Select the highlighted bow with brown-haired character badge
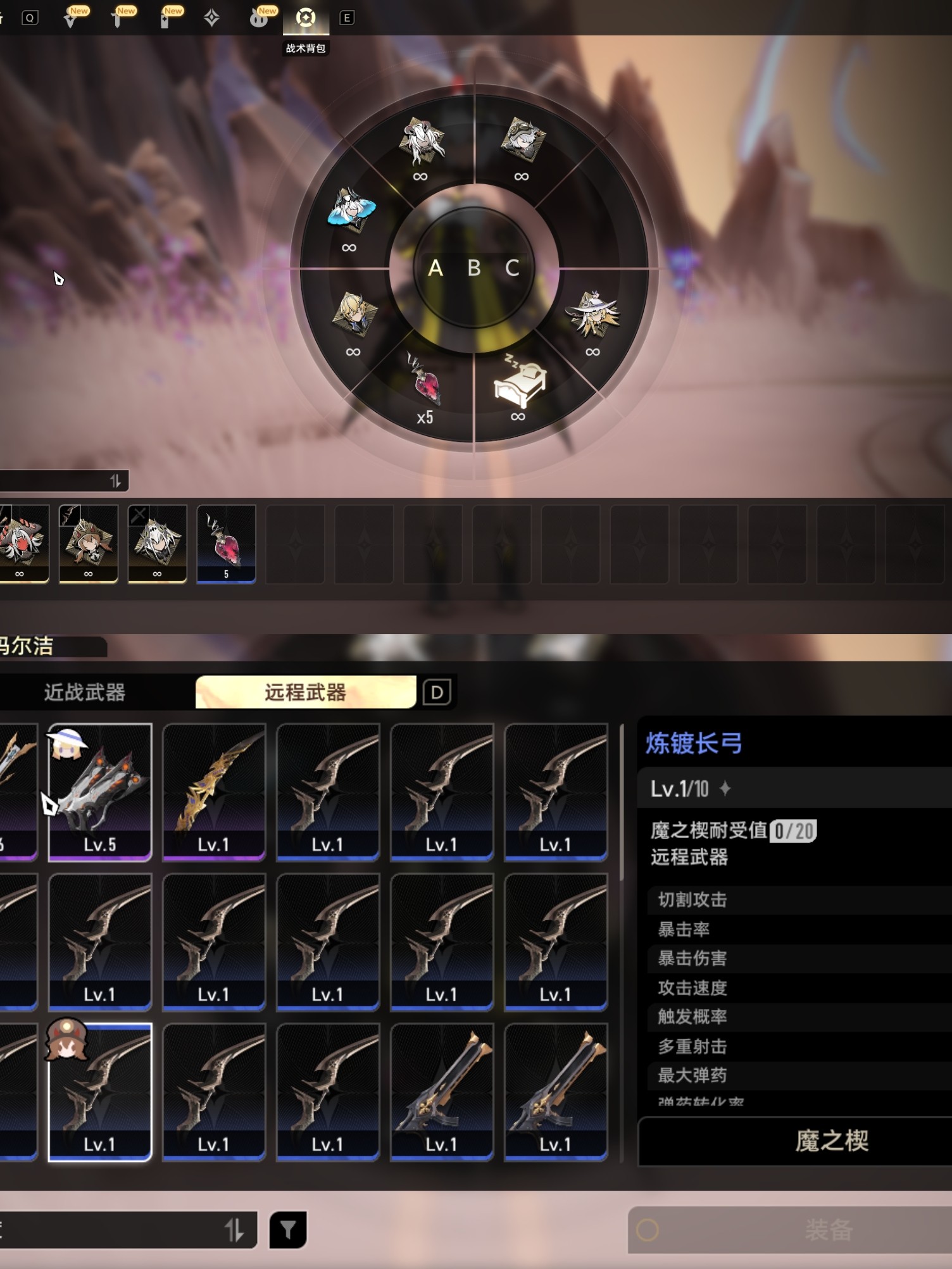Image resolution: width=952 pixels, height=1269 pixels. (100, 1092)
